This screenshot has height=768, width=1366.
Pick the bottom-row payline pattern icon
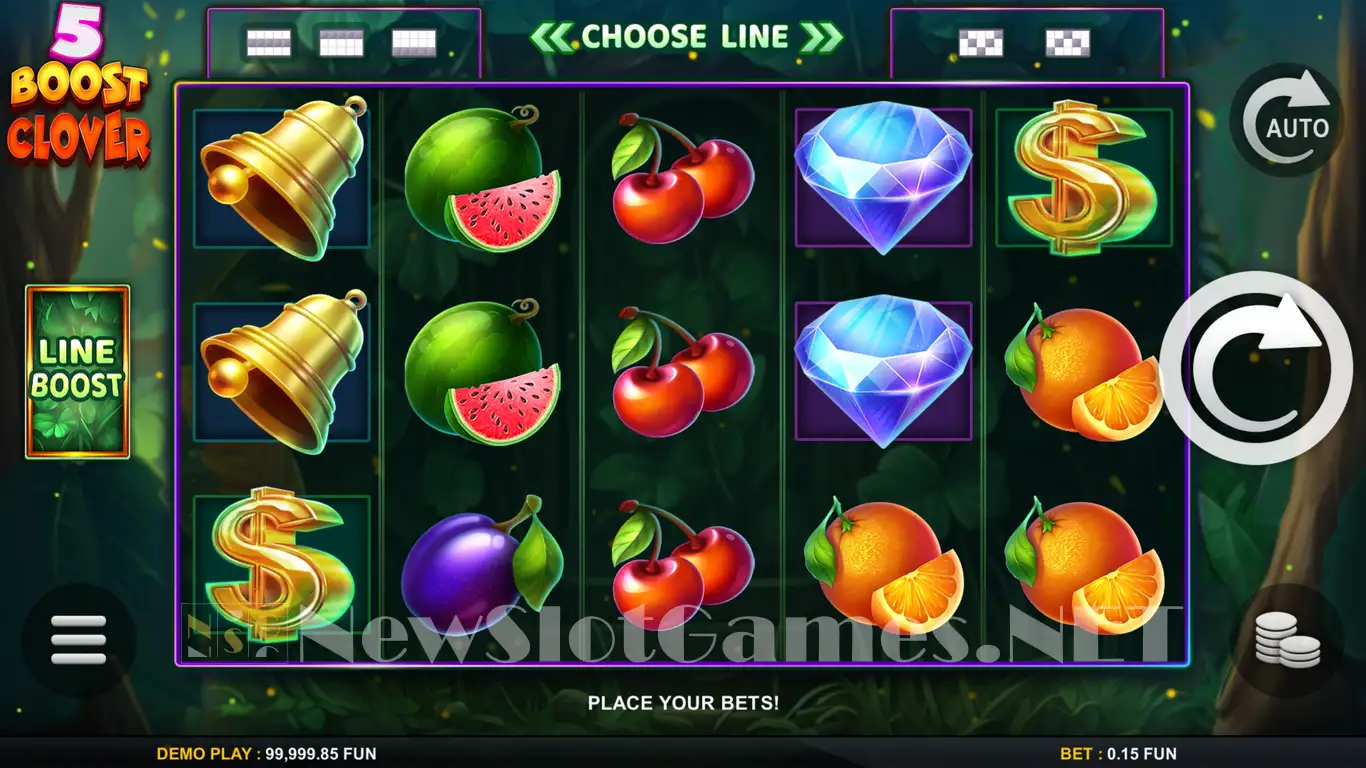click(x=414, y=42)
